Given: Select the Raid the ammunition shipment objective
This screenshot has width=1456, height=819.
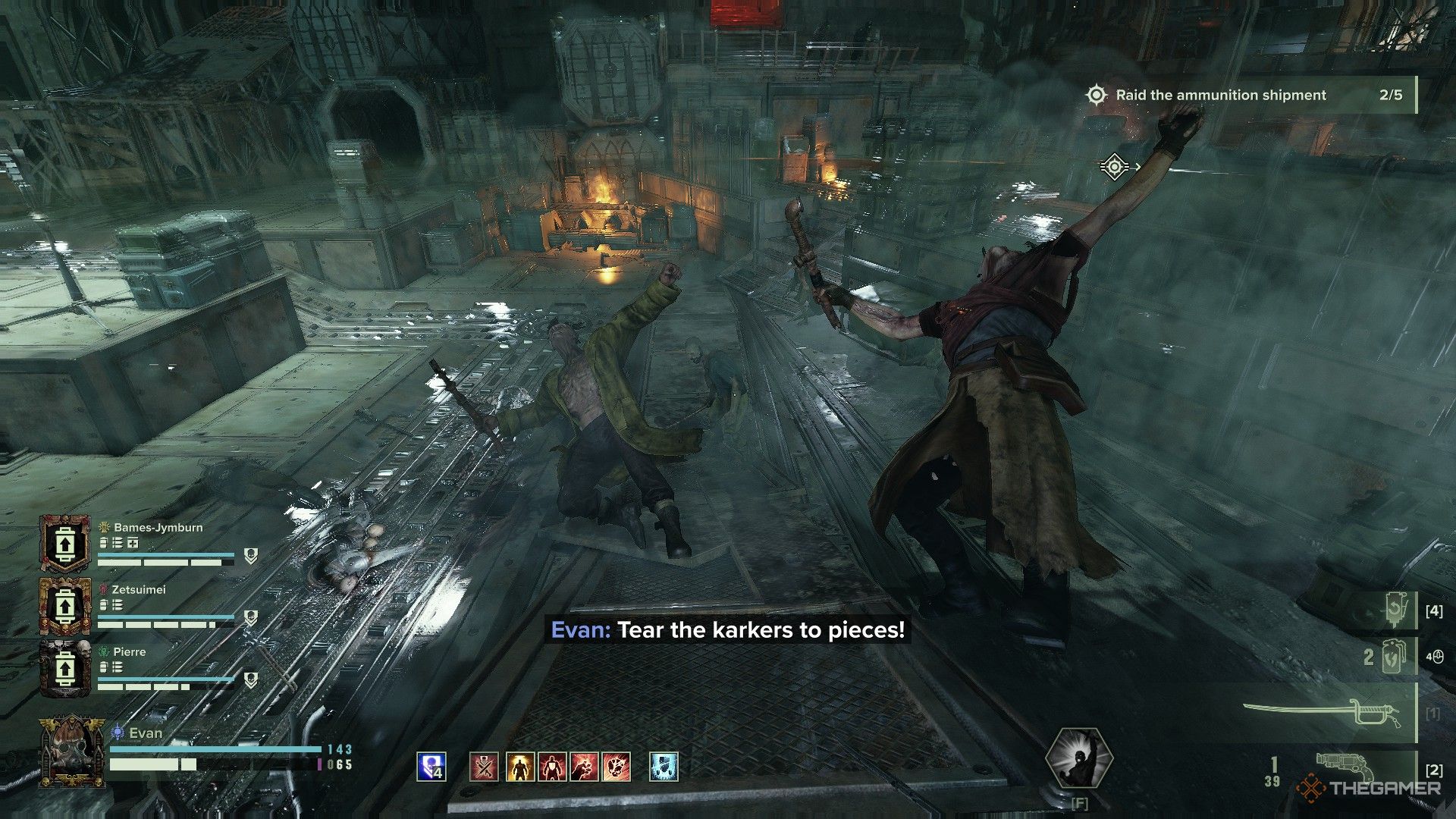Looking at the screenshot, I should (1221, 96).
